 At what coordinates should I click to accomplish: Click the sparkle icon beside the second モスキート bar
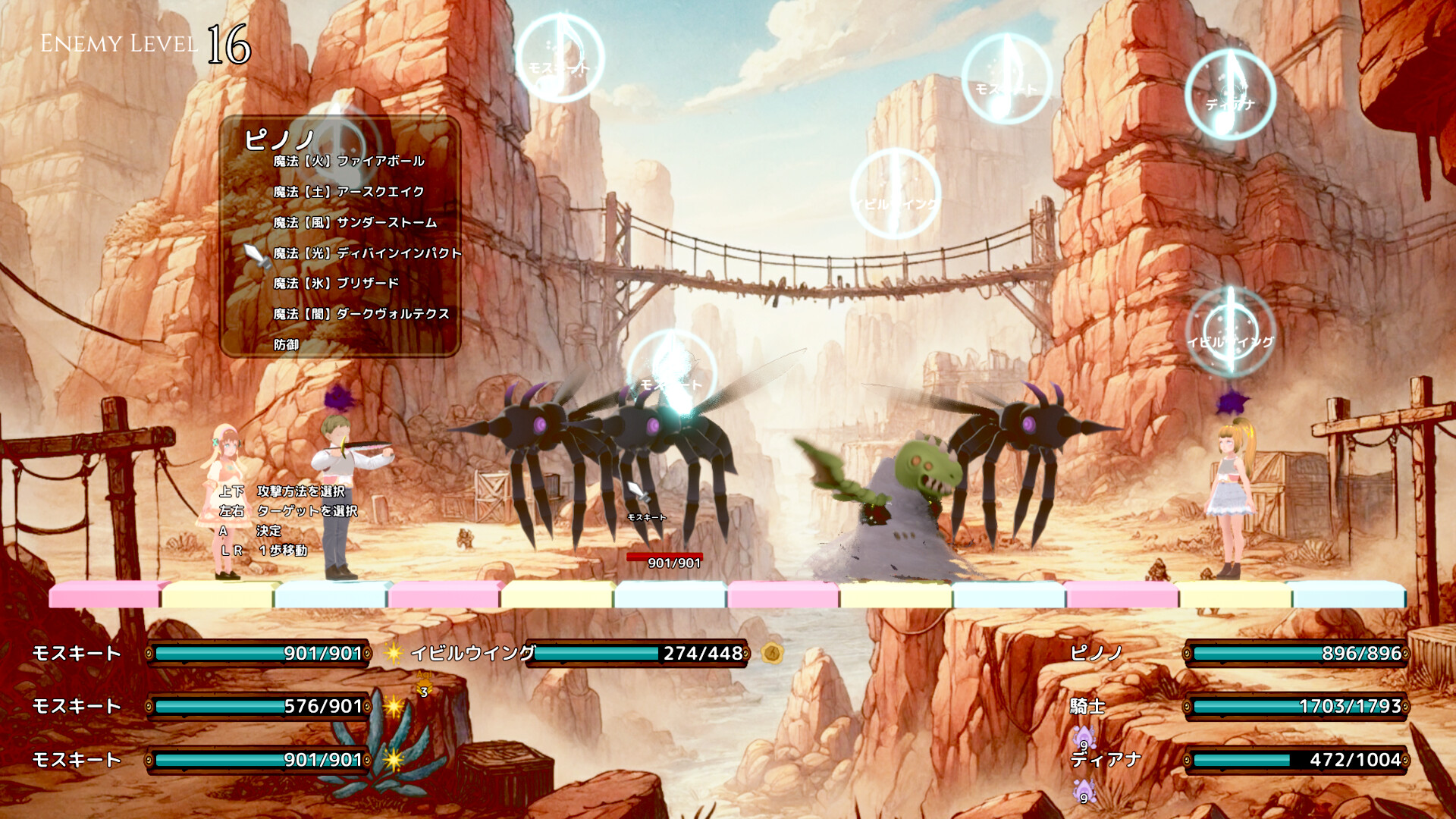click(394, 706)
